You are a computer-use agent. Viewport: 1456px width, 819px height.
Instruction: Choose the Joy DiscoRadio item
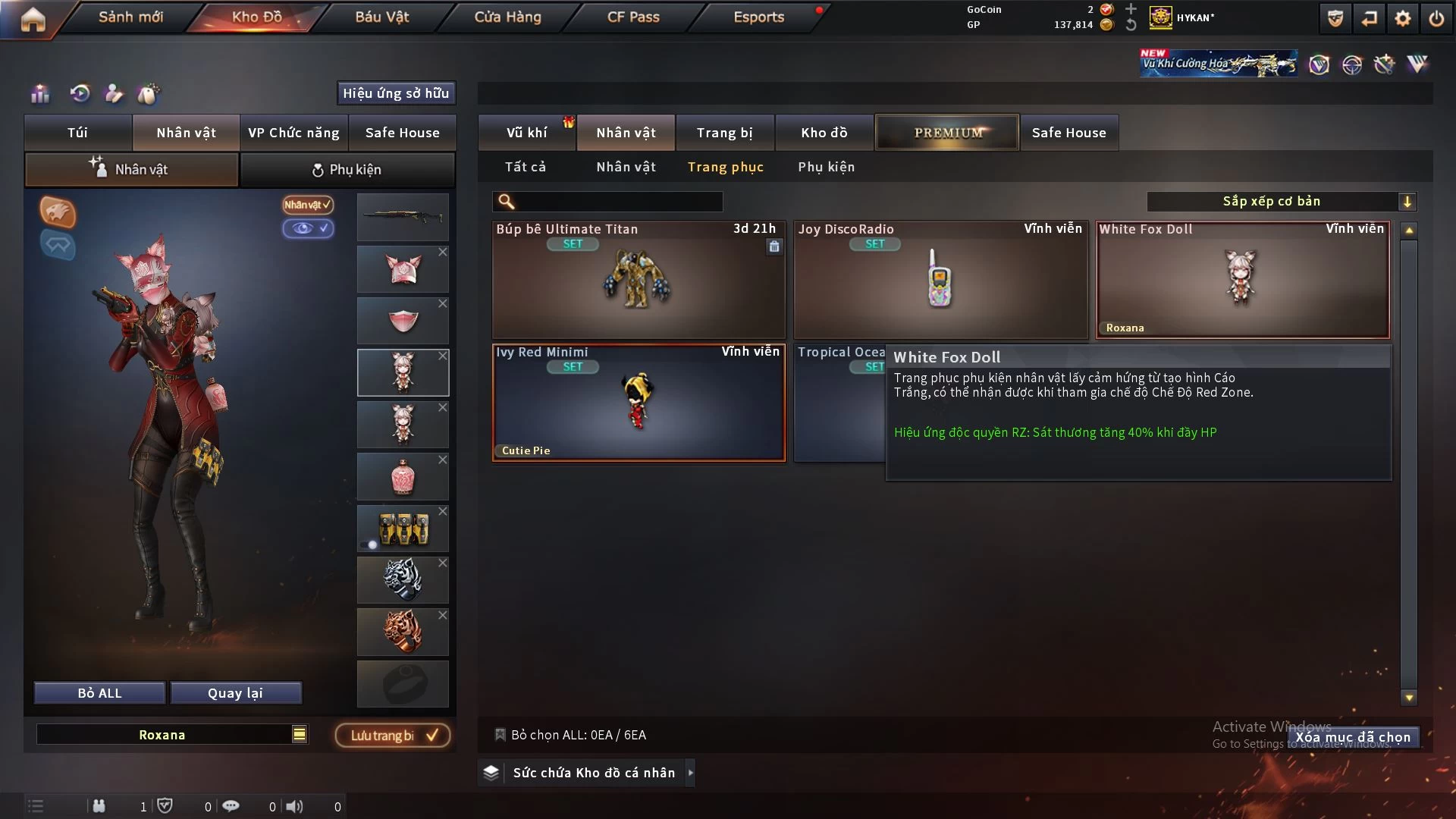(940, 281)
